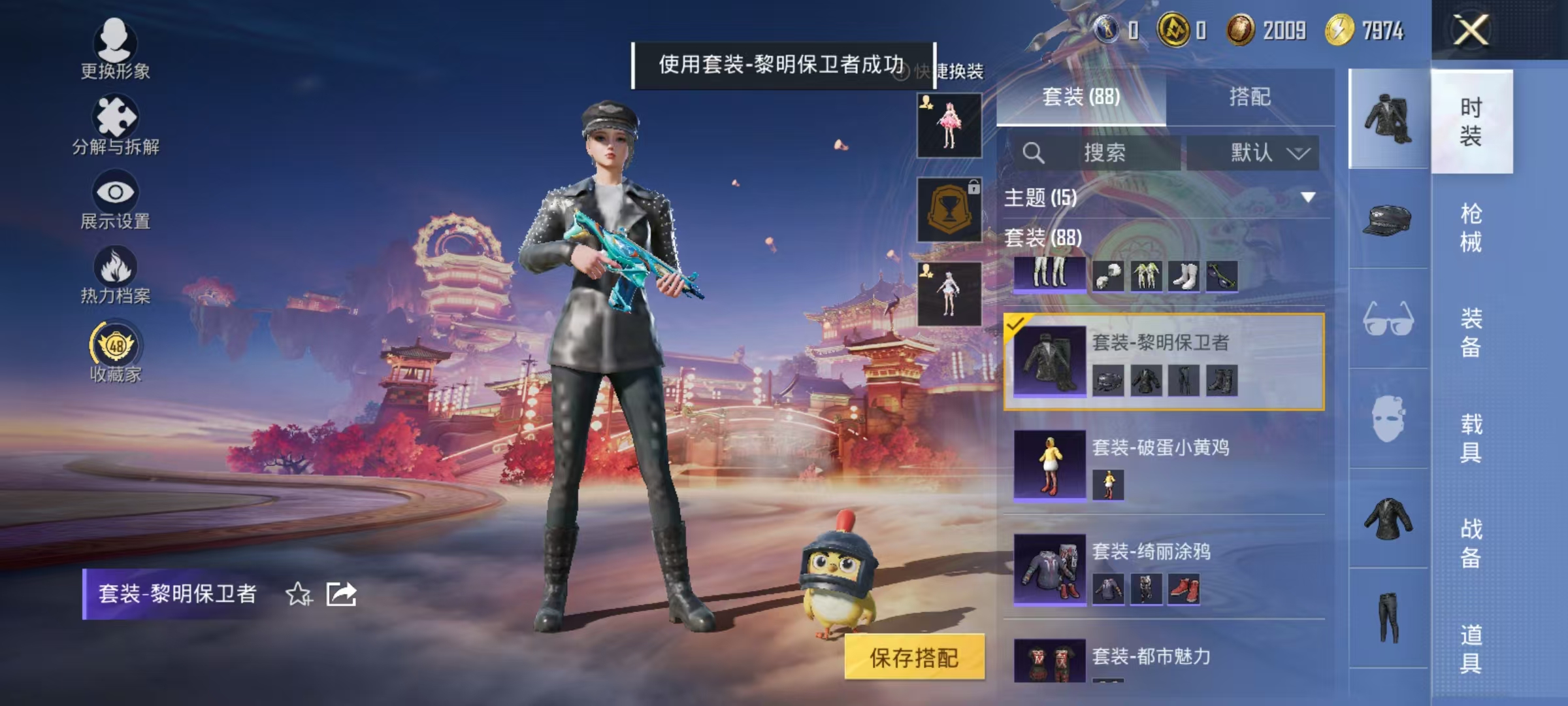Screen dimensions: 1568x706
Task: Select the 分解与拆解 dismantle feature
Action: point(114,121)
